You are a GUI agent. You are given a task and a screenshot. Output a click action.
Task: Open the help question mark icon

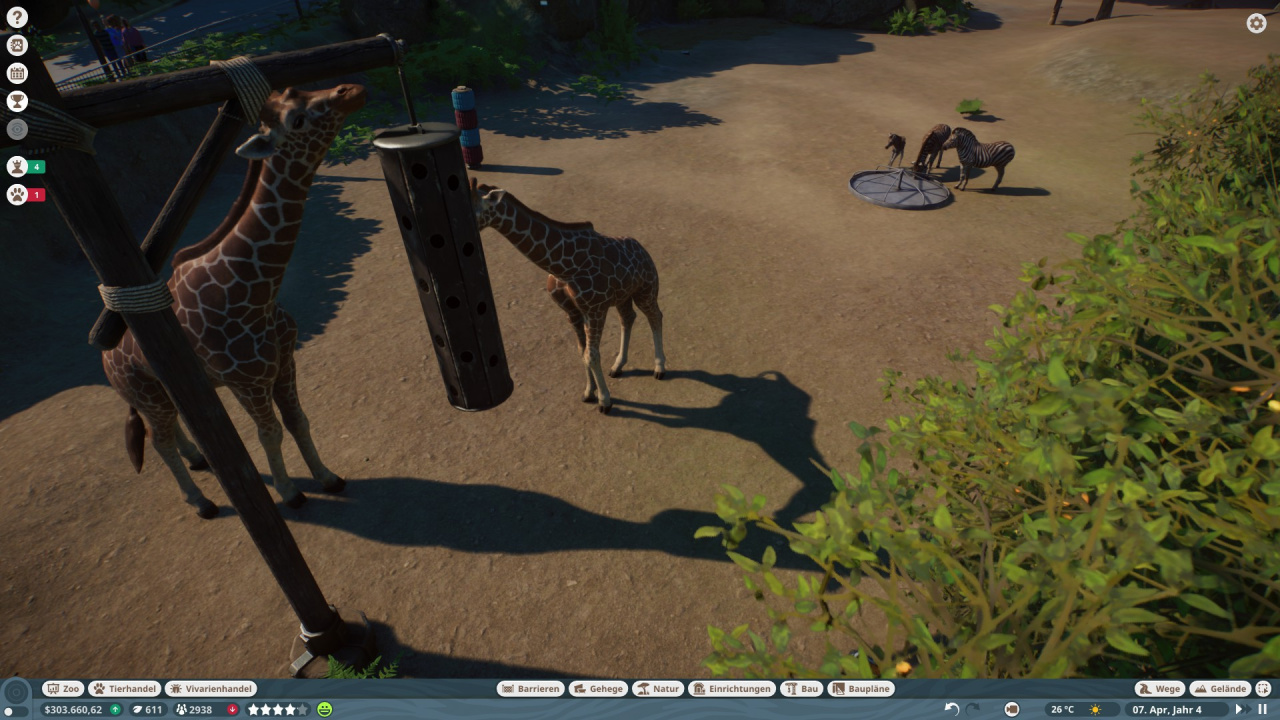pyautogui.click(x=17, y=17)
